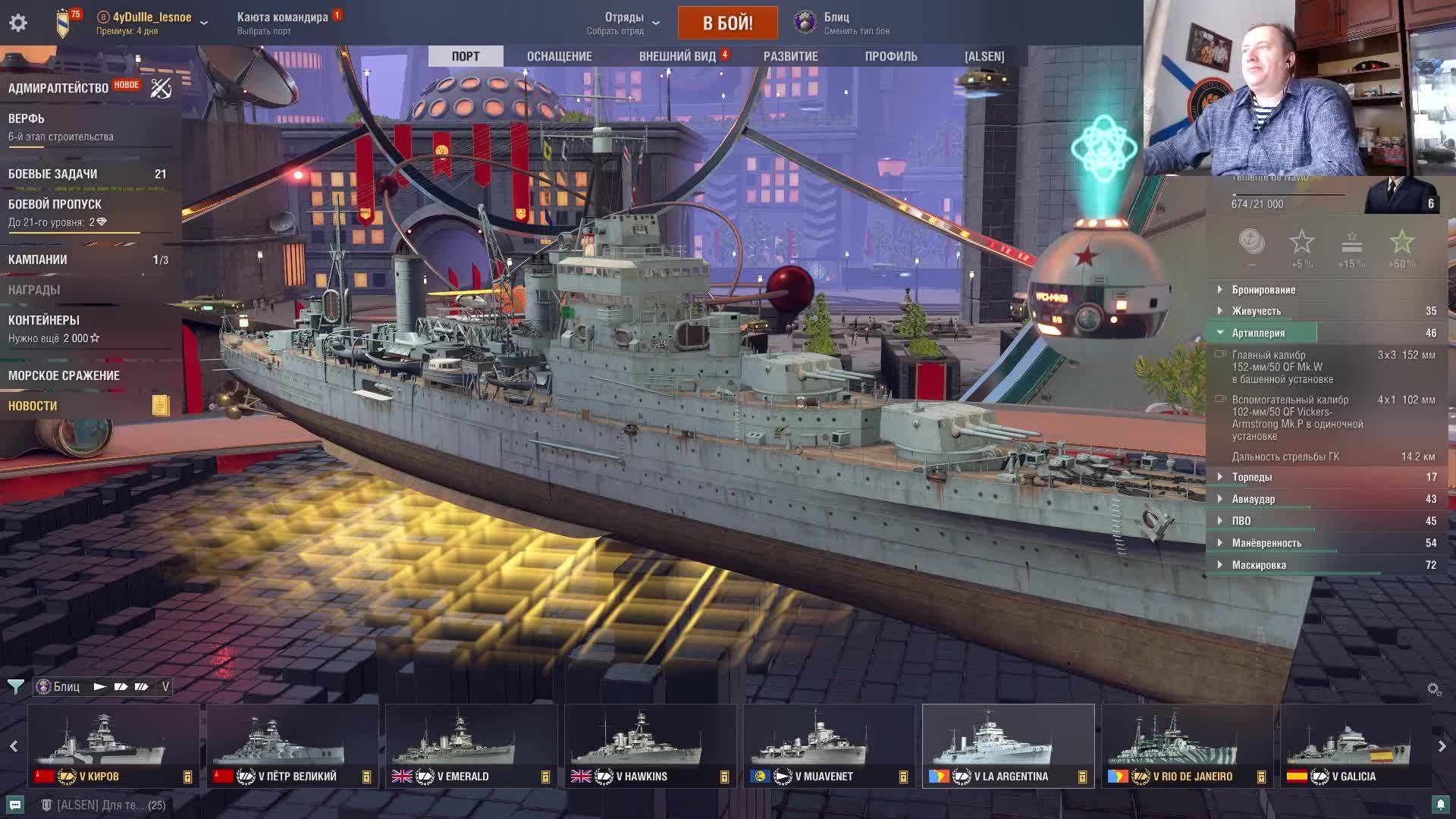Switch to the ОСНАЩЕНИЕ tab
The height and width of the screenshot is (819, 1456).
pos(559,56)
